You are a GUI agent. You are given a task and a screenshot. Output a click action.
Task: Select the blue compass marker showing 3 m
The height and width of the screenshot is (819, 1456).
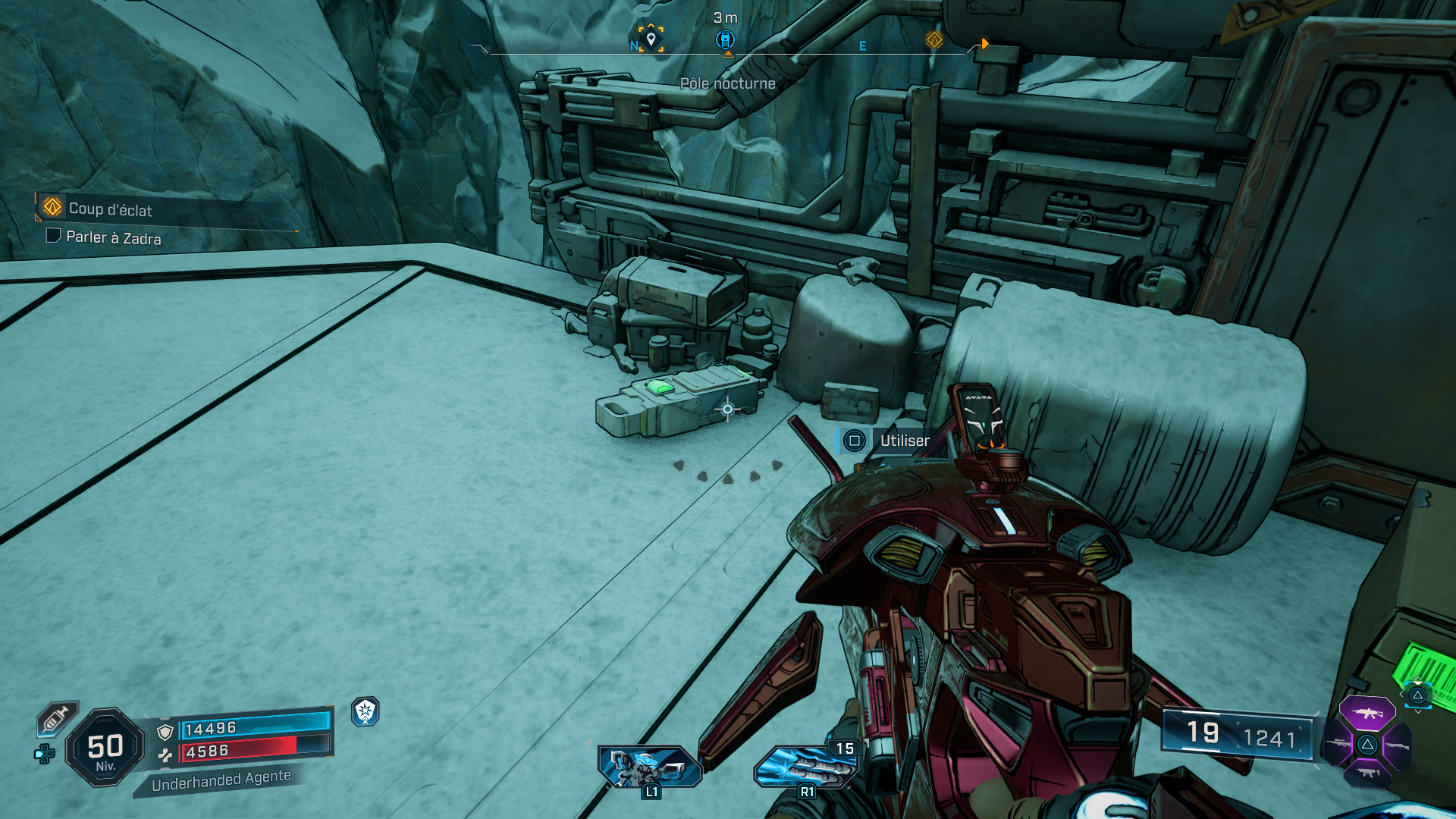coord(726,39)
